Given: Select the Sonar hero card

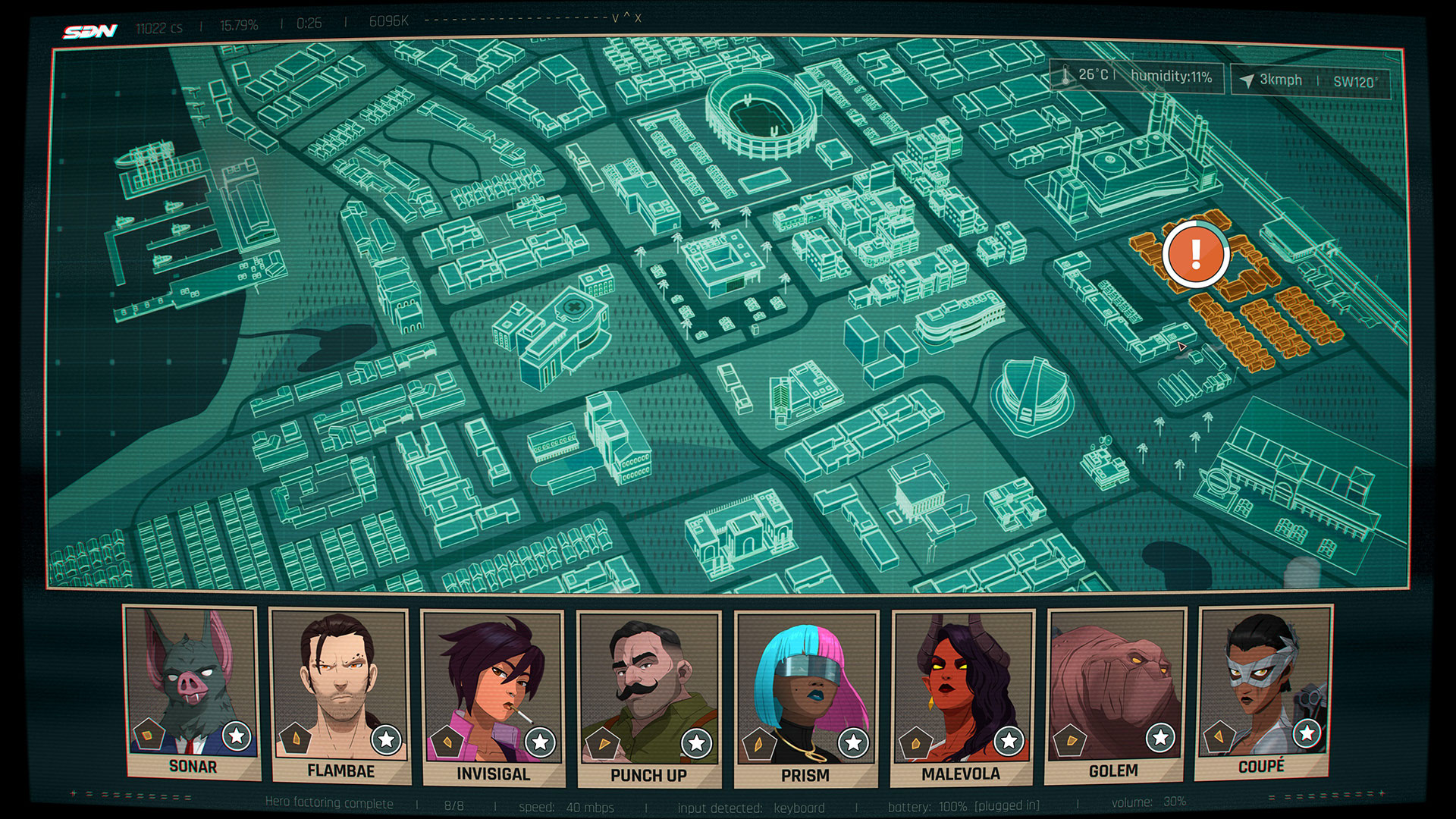Looking at the screenshot, I should coord(193,692).
